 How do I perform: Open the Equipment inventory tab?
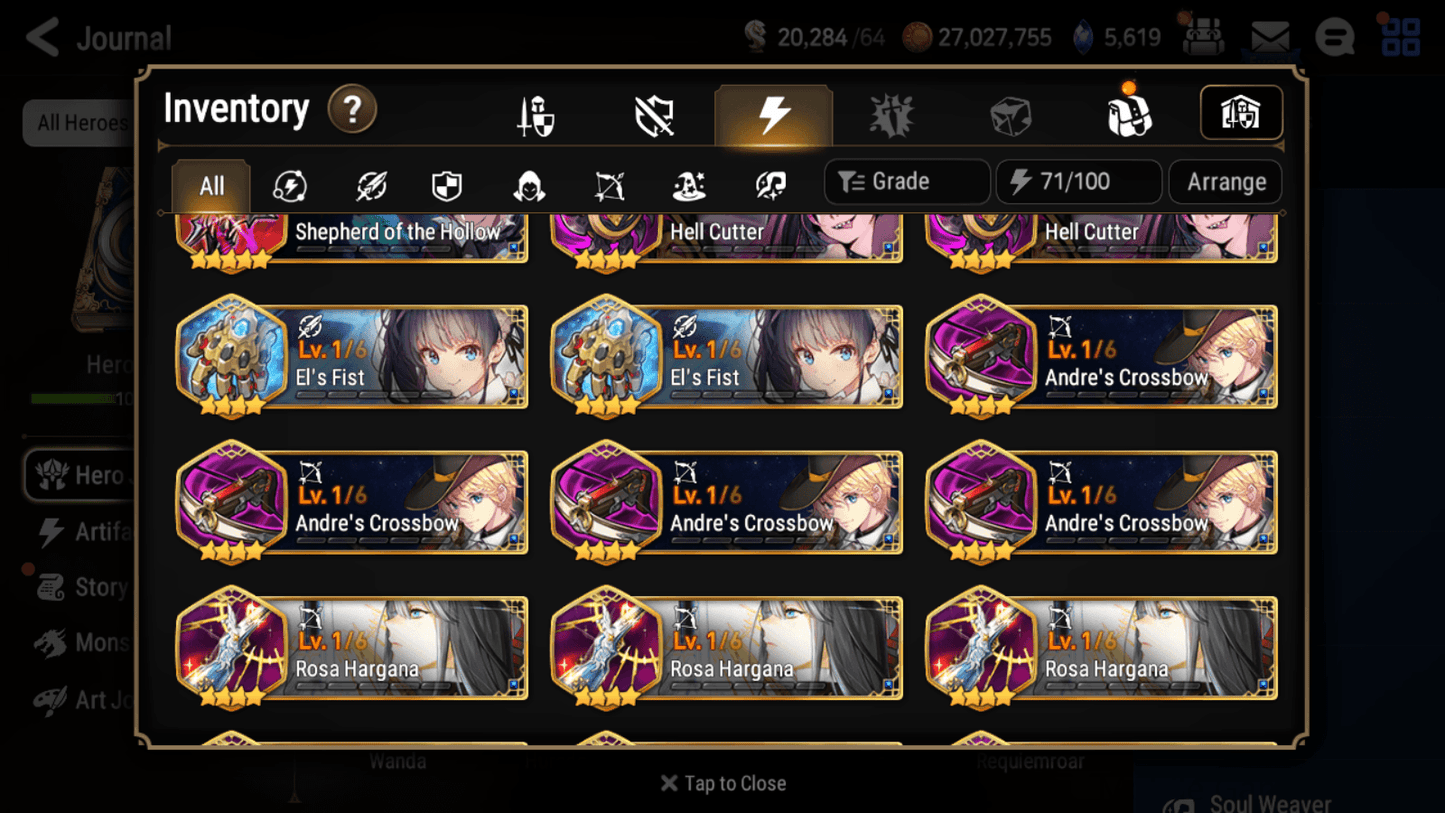(534, 114)
